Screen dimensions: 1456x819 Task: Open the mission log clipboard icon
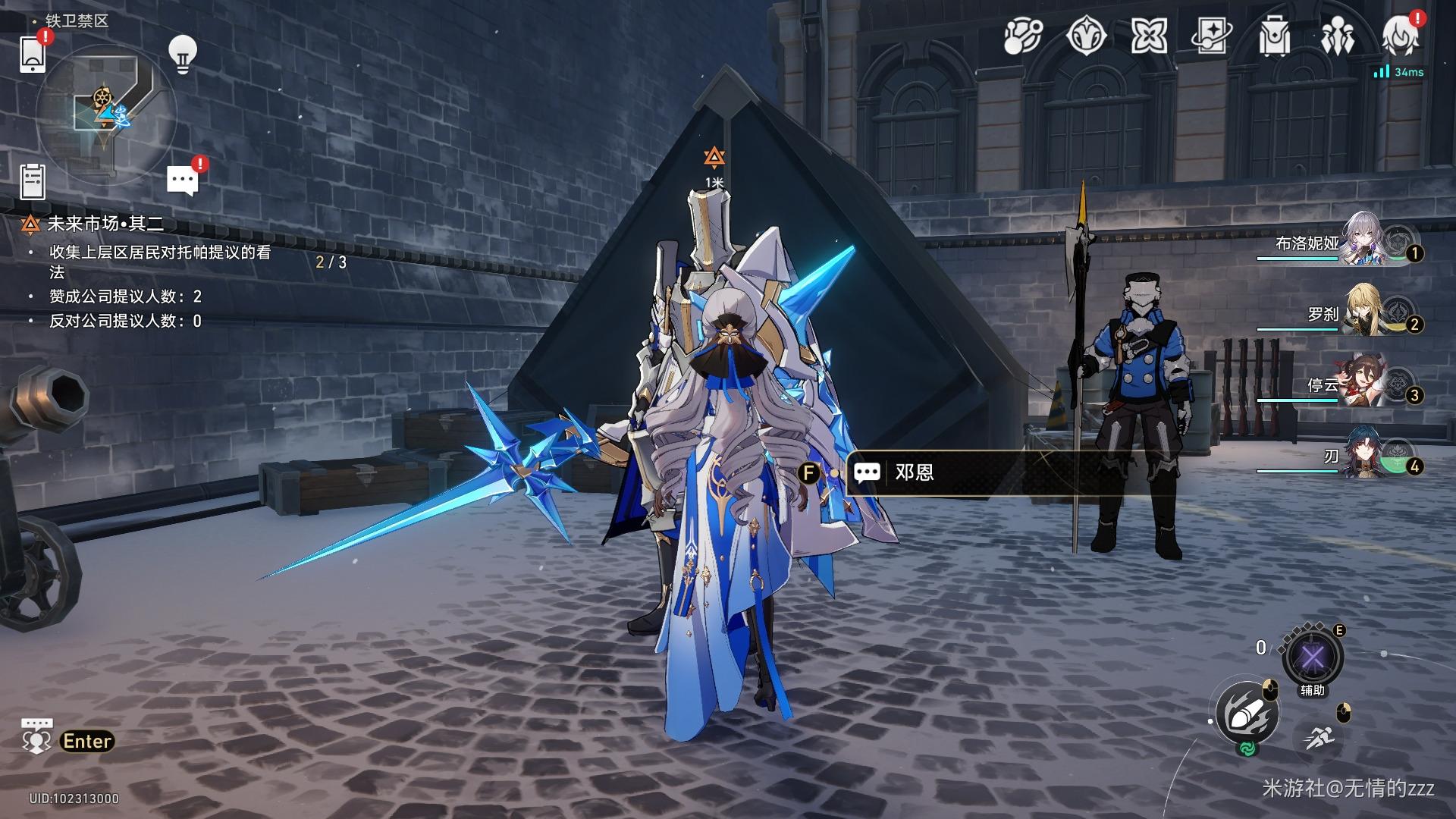(33, 182)
